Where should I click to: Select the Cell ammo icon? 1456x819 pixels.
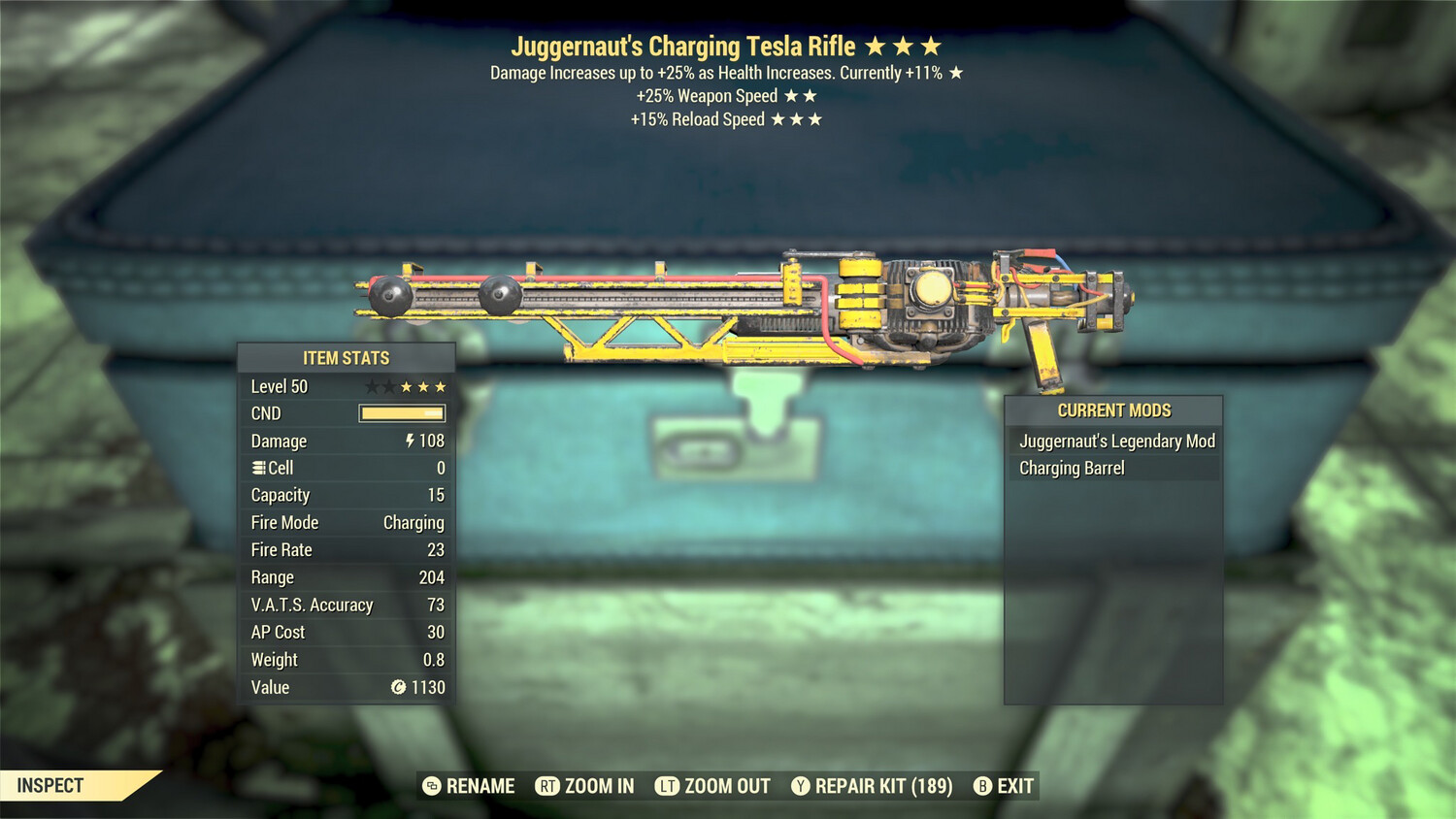[257, 468]
